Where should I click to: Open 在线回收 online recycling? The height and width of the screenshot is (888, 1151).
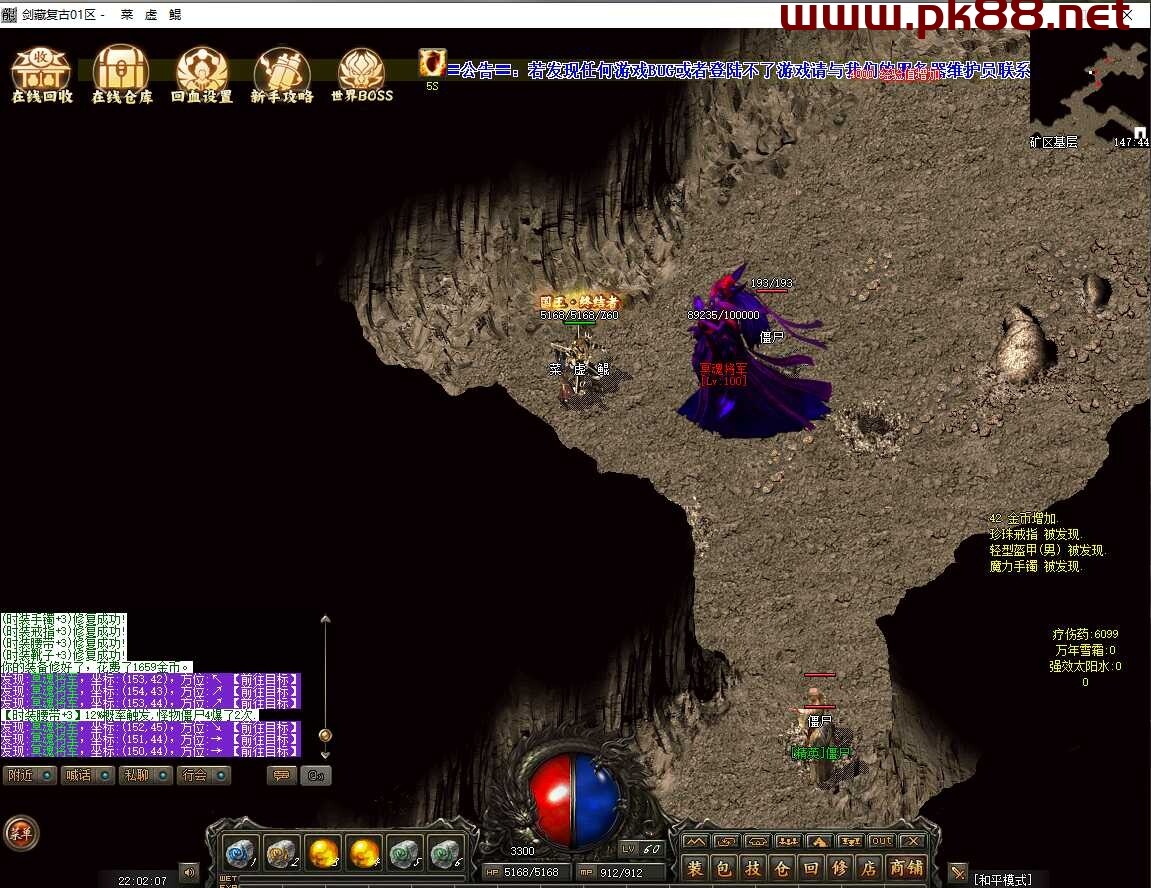[41, 73]
